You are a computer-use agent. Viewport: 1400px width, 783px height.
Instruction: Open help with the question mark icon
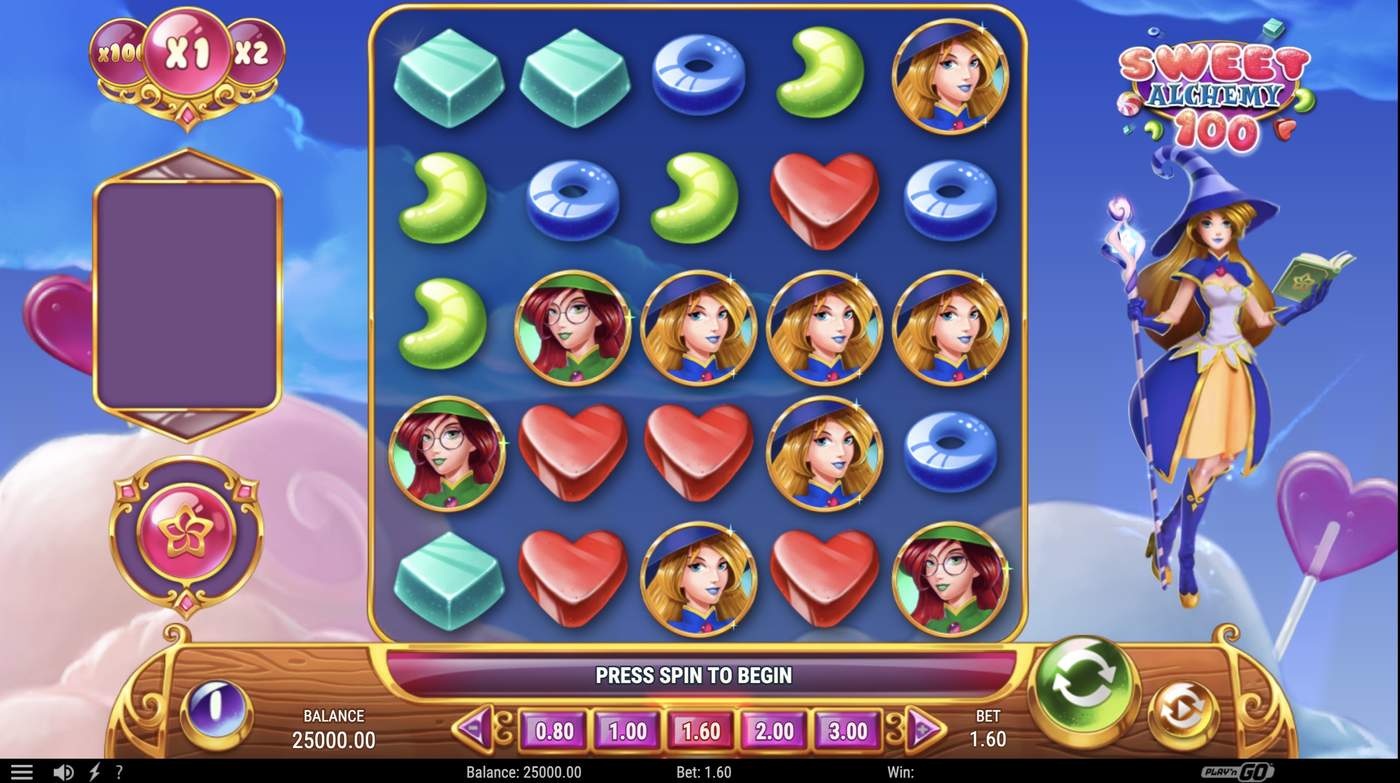coord(117,771)
